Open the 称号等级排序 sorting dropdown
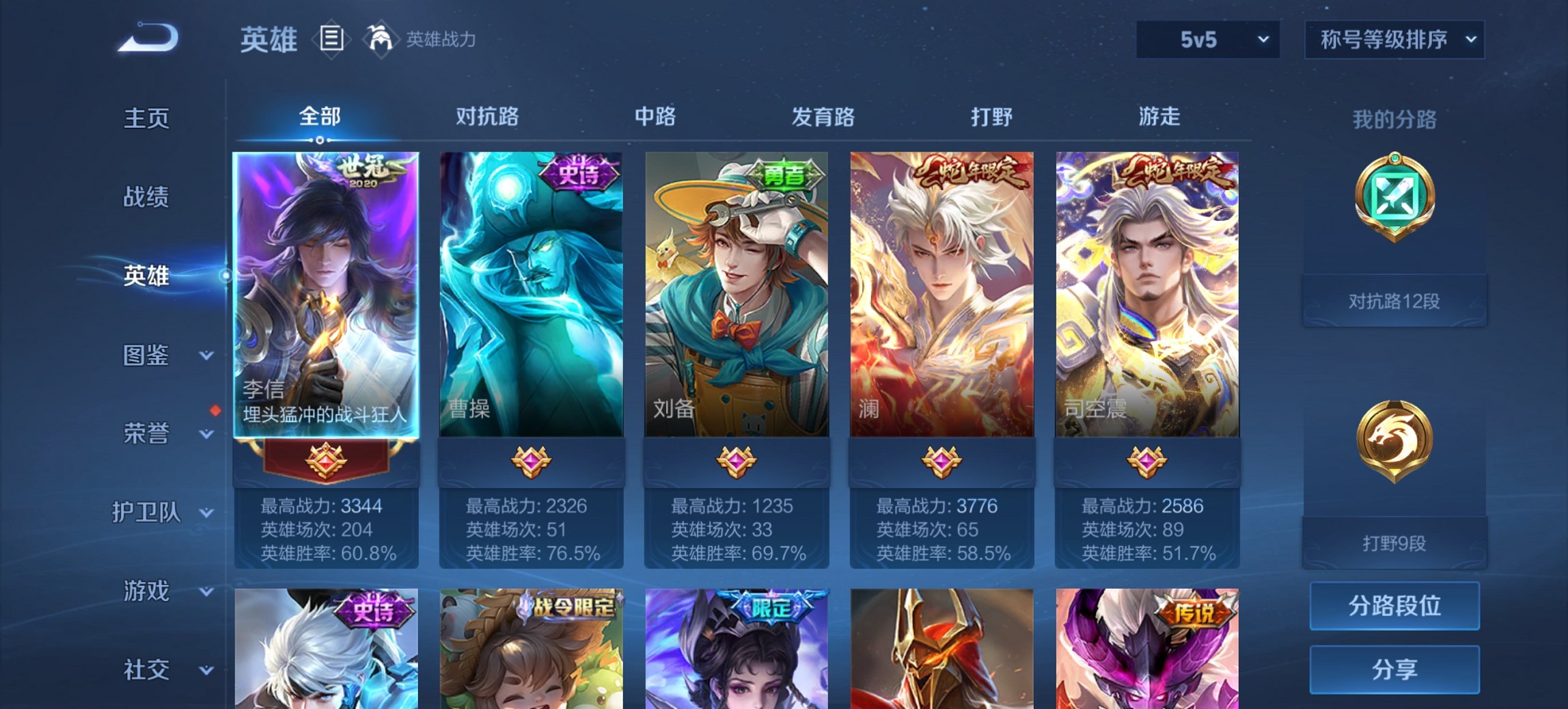This screenshot has height=709, width=1568. click(1395, 40)
